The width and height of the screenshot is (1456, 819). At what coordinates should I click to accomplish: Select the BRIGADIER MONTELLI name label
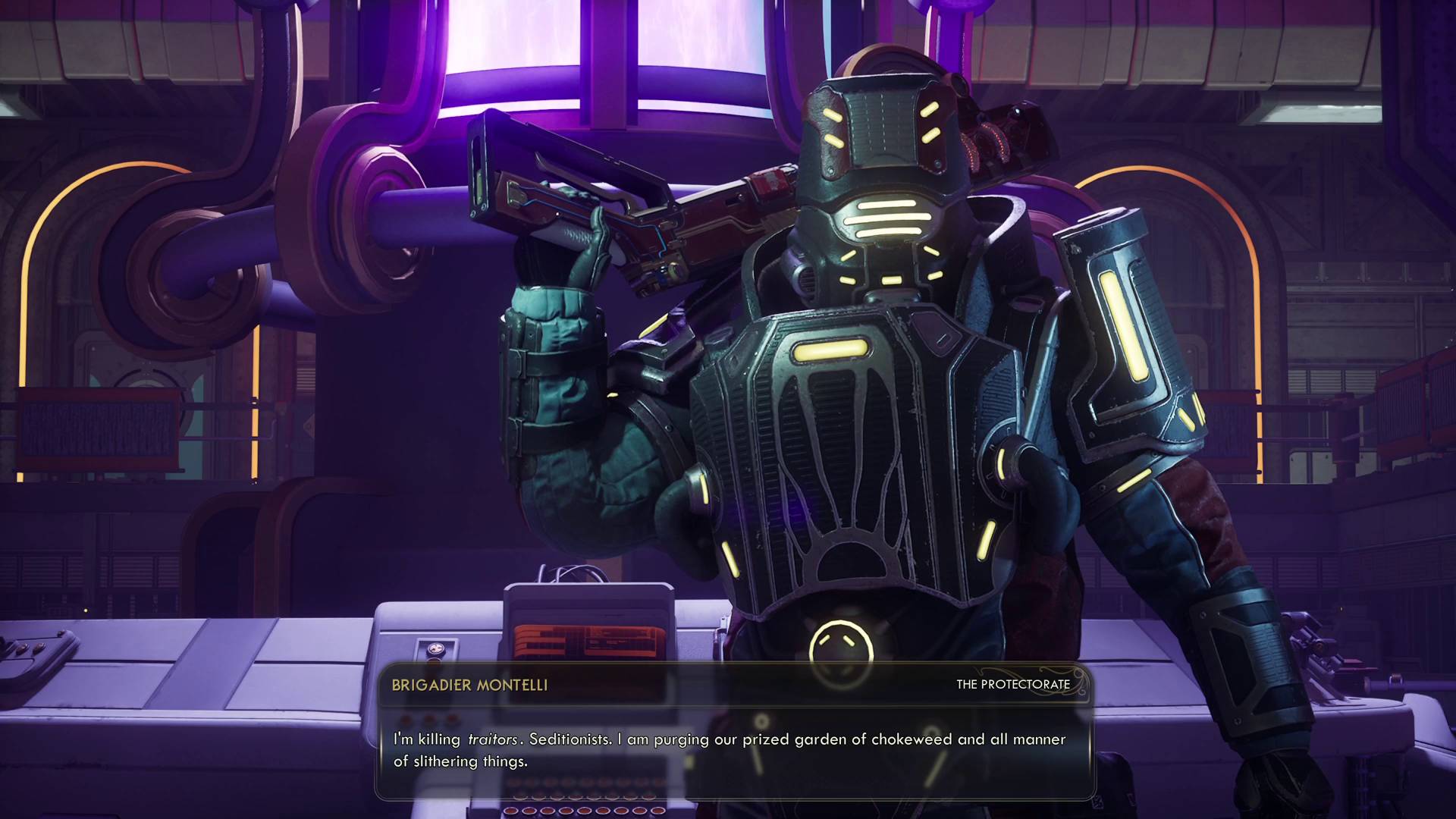pyautogui.click(x=470, y=683)
